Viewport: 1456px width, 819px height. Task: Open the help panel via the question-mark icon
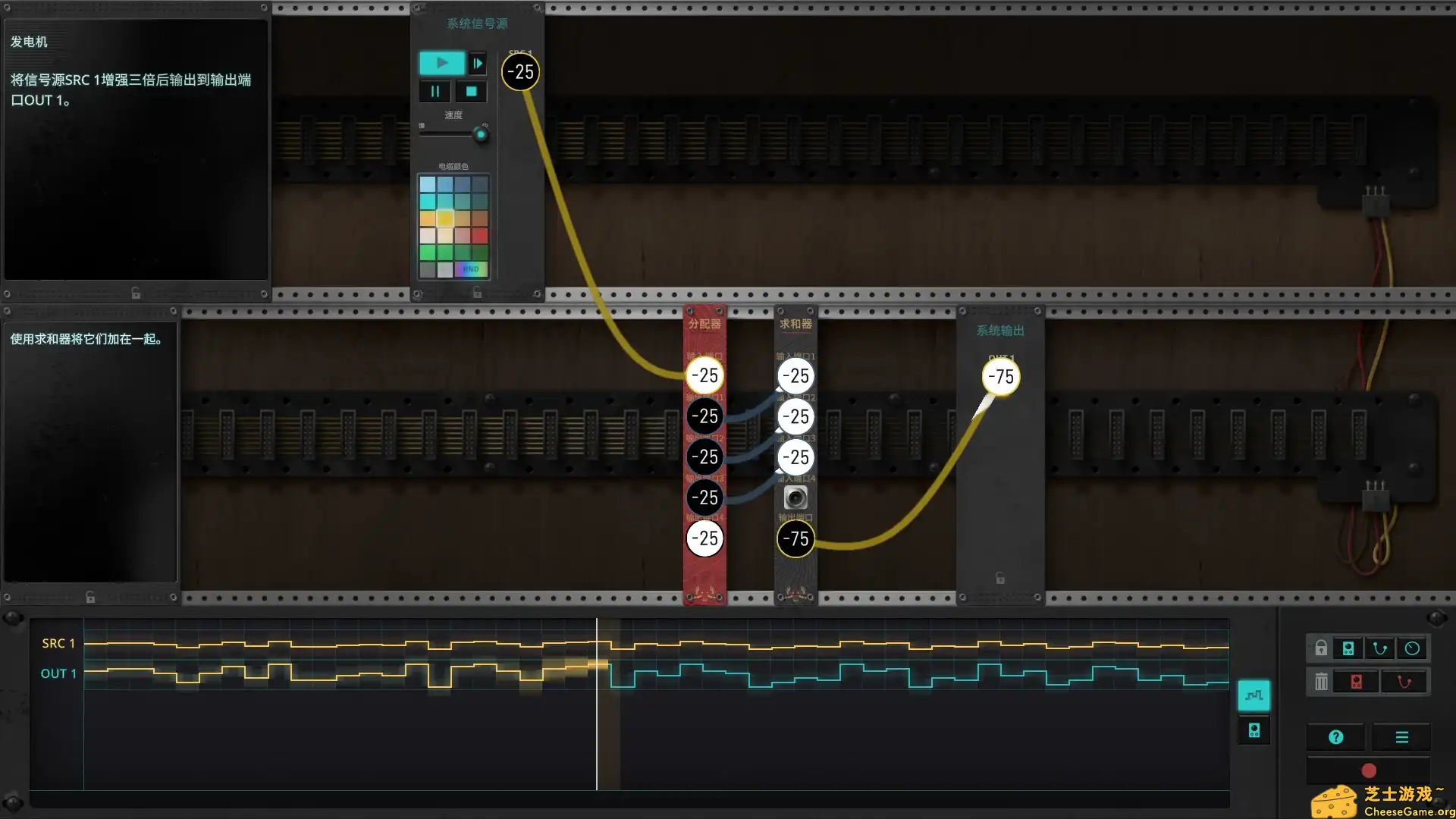pyautogui.click(x=1335, y=736)
